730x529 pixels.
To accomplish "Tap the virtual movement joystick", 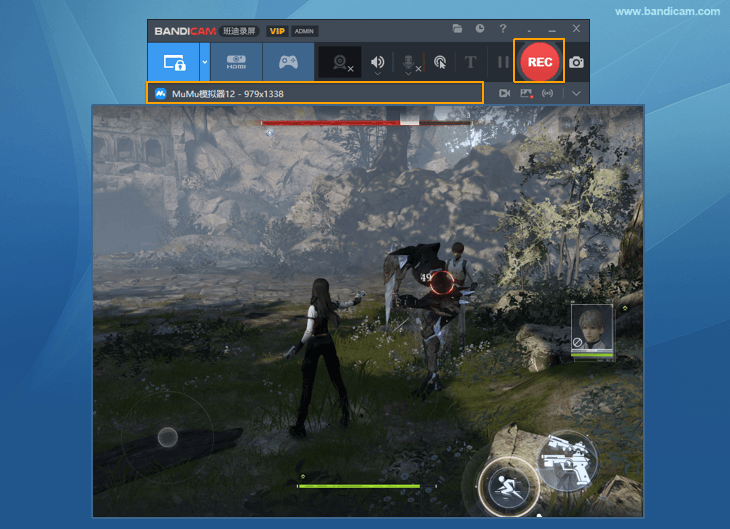I will pos(168,437).
